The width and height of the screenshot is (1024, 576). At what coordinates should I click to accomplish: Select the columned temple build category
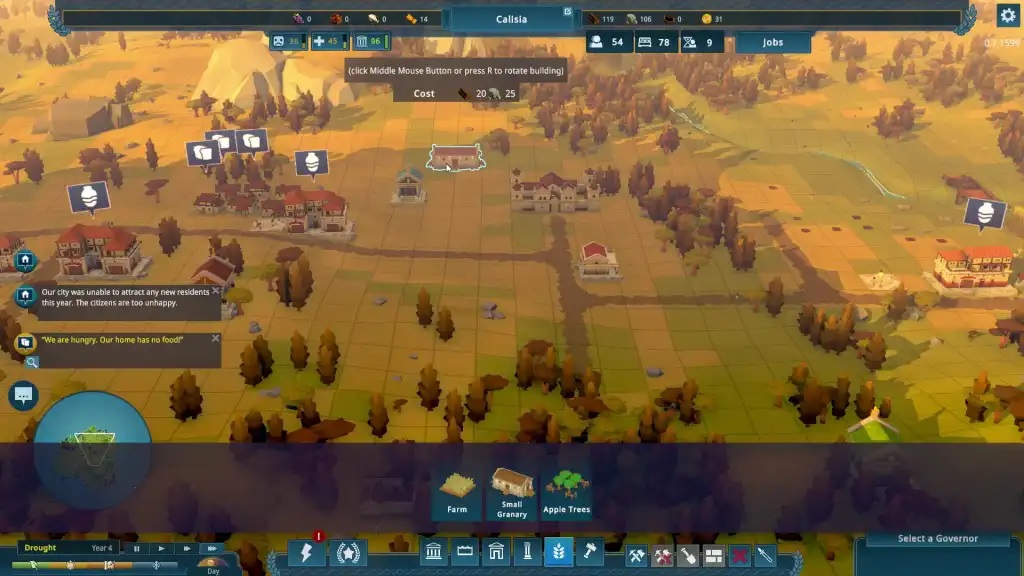coord(434,553)
